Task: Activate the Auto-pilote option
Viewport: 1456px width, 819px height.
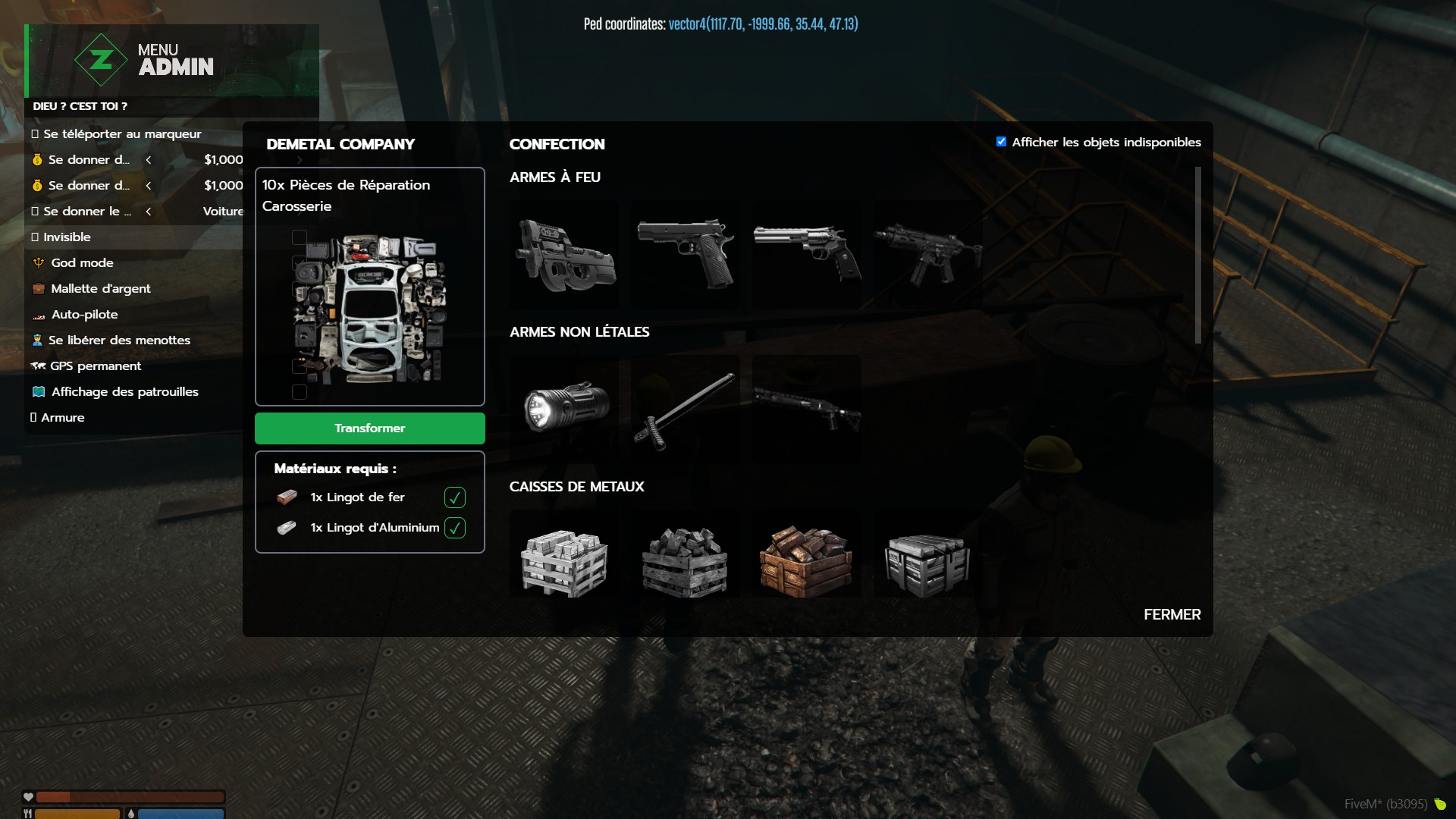Action: (84, 315)
